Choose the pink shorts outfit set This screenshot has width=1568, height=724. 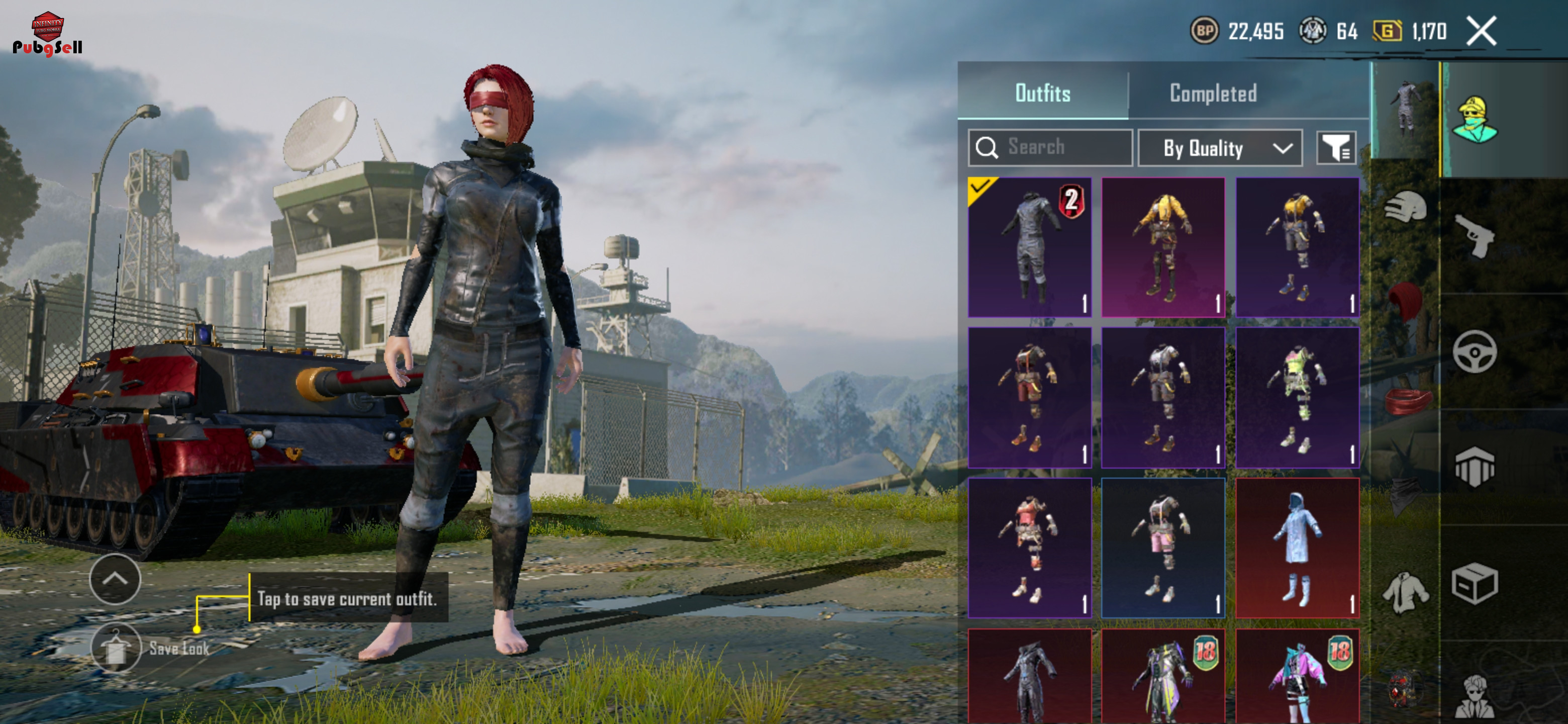[x=1162, y=548]
